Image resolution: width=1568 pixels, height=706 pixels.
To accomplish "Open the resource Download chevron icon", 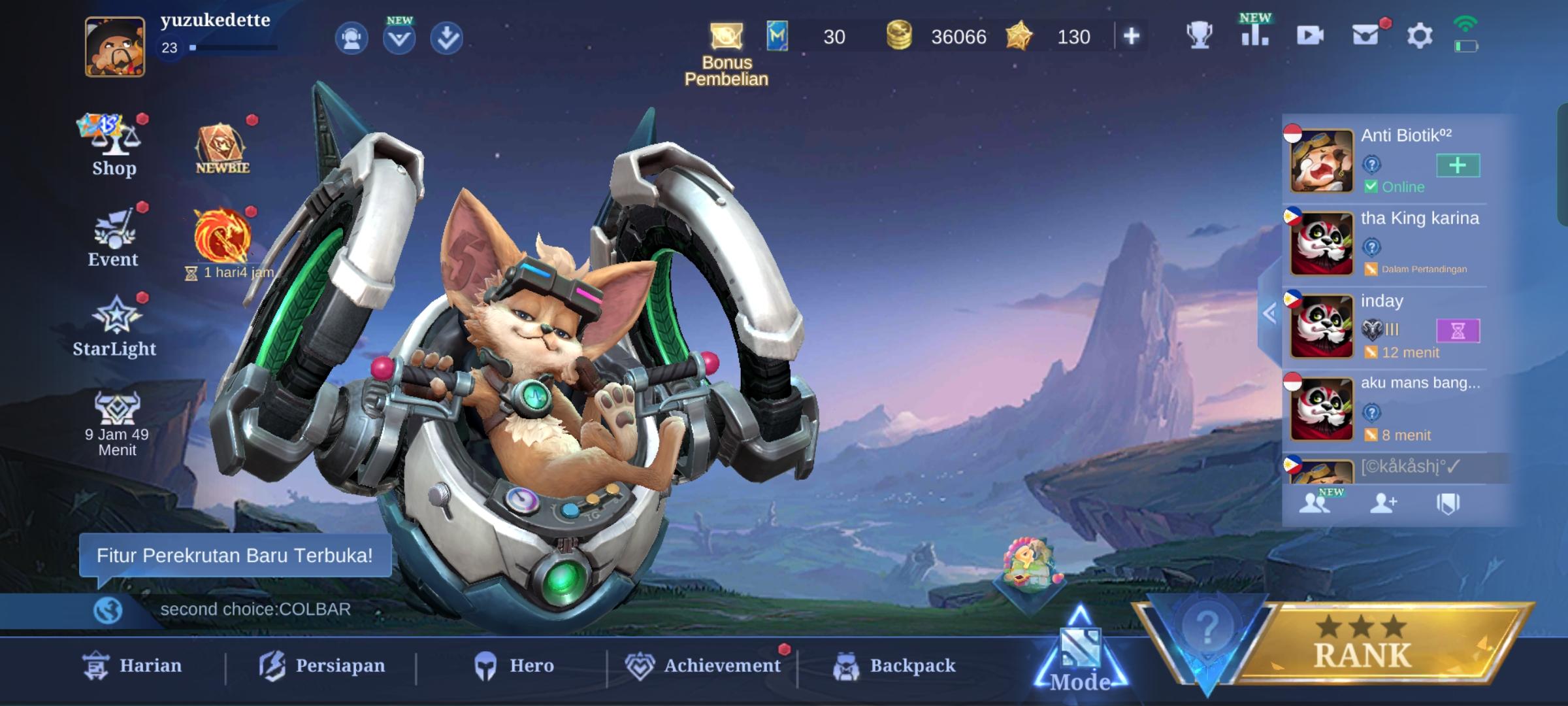I will [446, 39].
